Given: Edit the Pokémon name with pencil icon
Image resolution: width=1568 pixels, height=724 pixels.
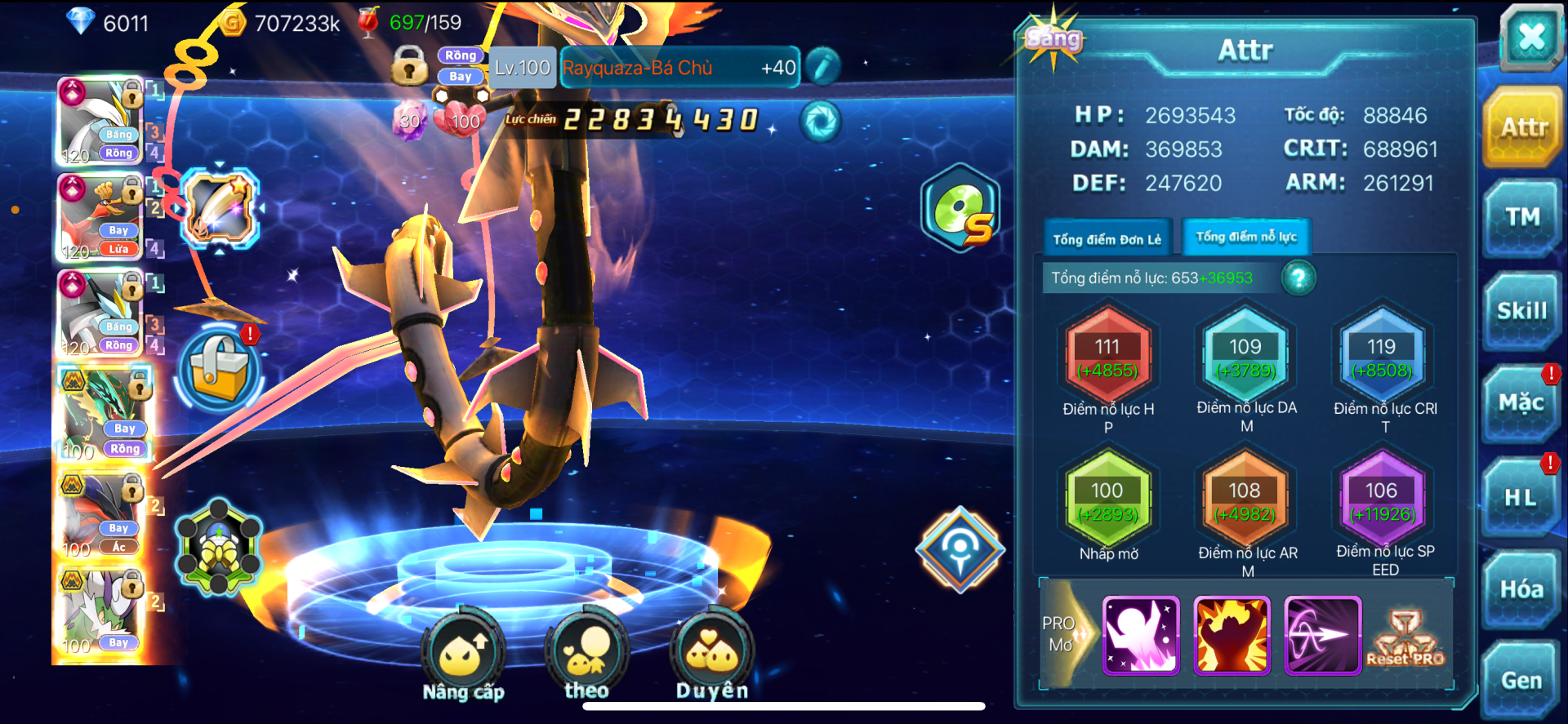Looking at the screenshot, I should click(x=823, y=67).
